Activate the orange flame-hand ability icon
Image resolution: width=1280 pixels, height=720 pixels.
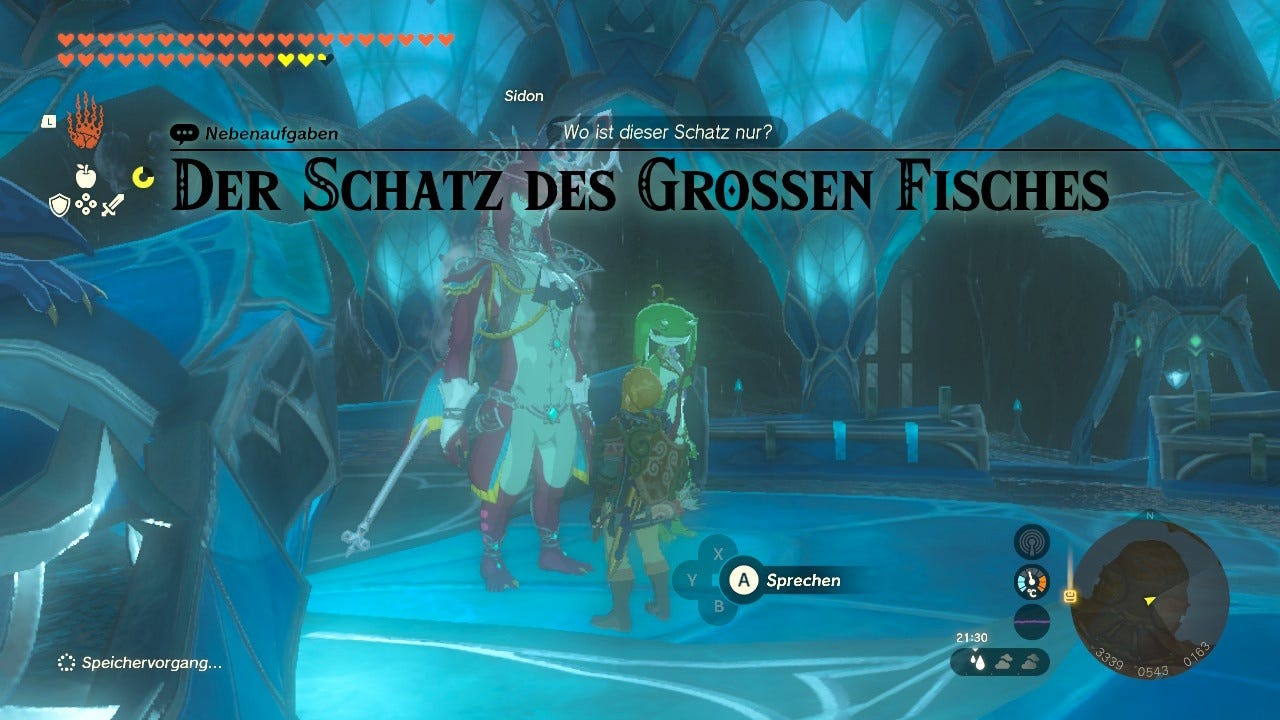[x=85, y=125]
